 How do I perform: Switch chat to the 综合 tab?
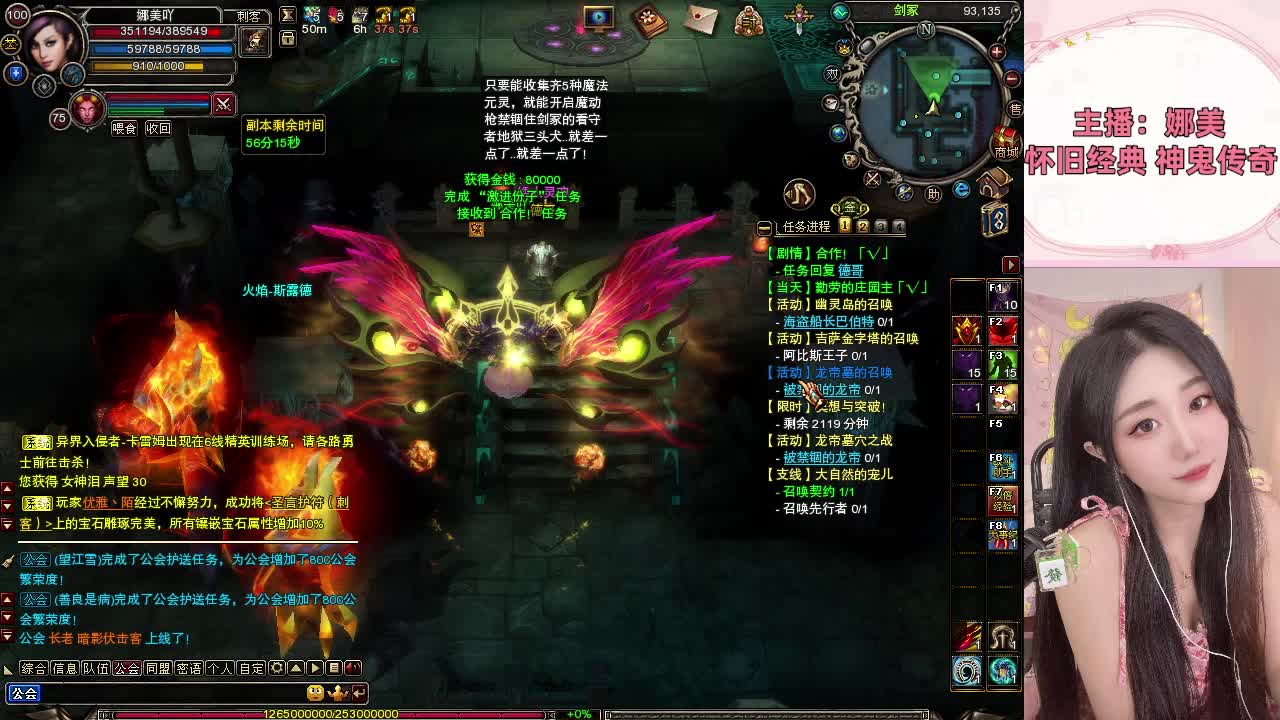(34, 668)
